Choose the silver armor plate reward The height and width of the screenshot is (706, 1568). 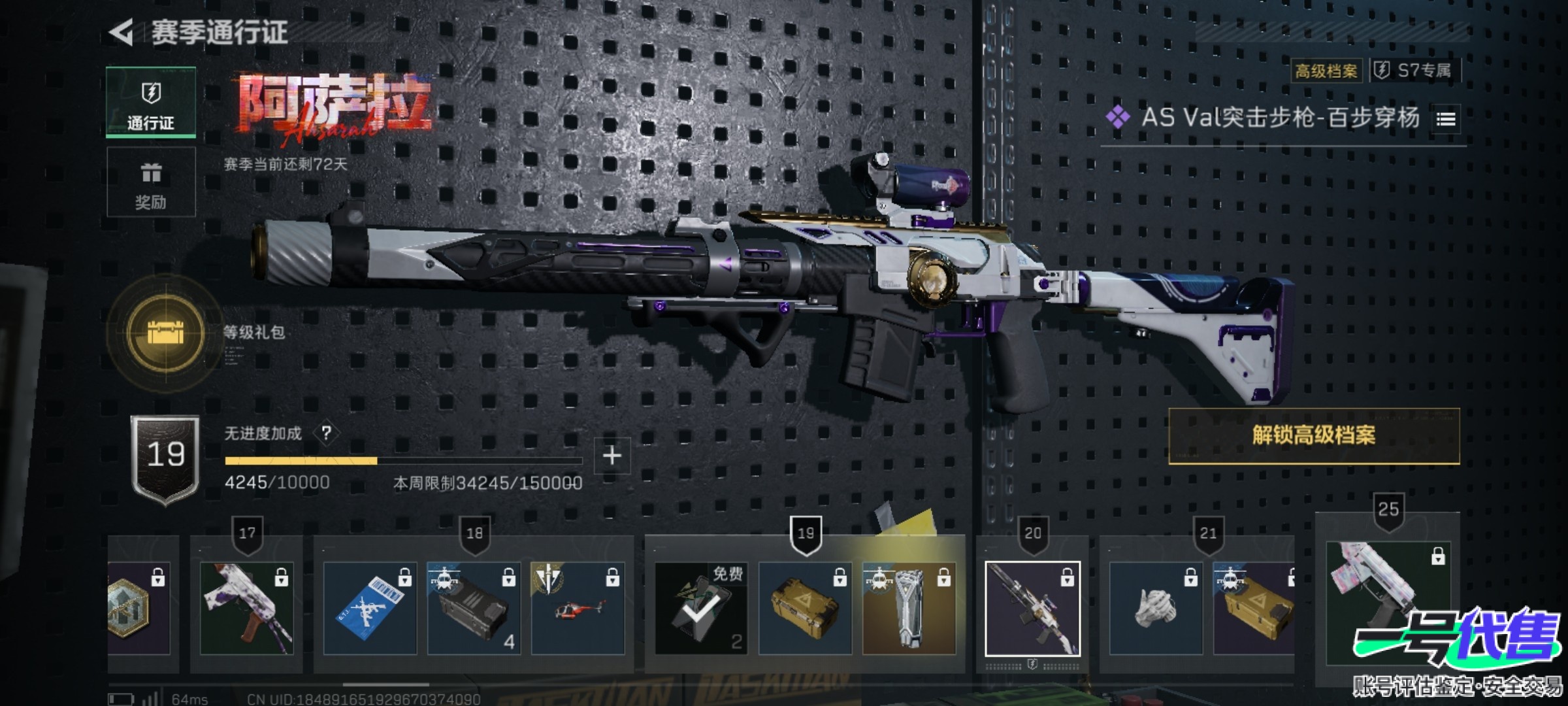909,608
